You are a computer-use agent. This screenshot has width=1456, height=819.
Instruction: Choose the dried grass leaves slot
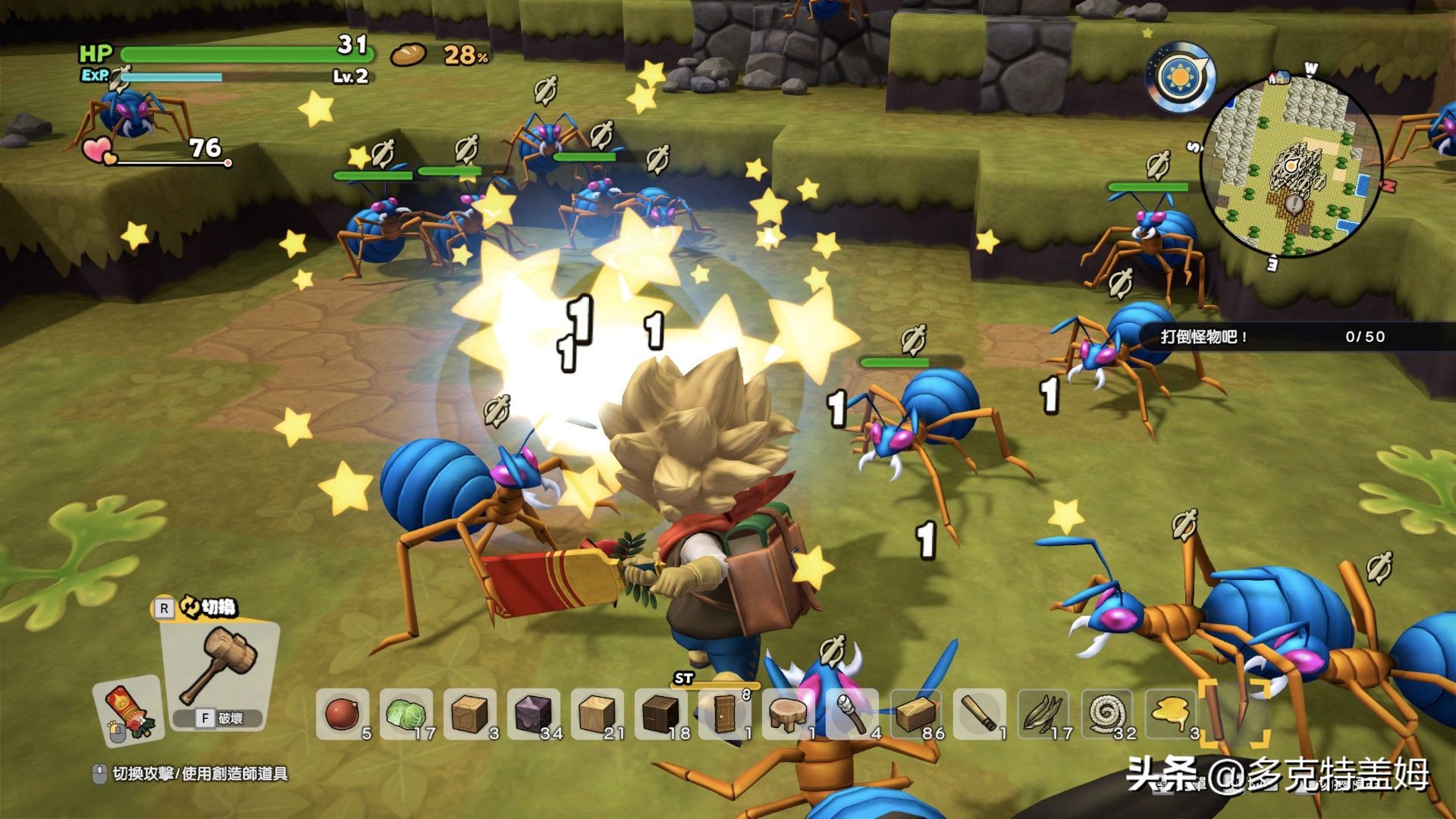(x=1042, y=714)
